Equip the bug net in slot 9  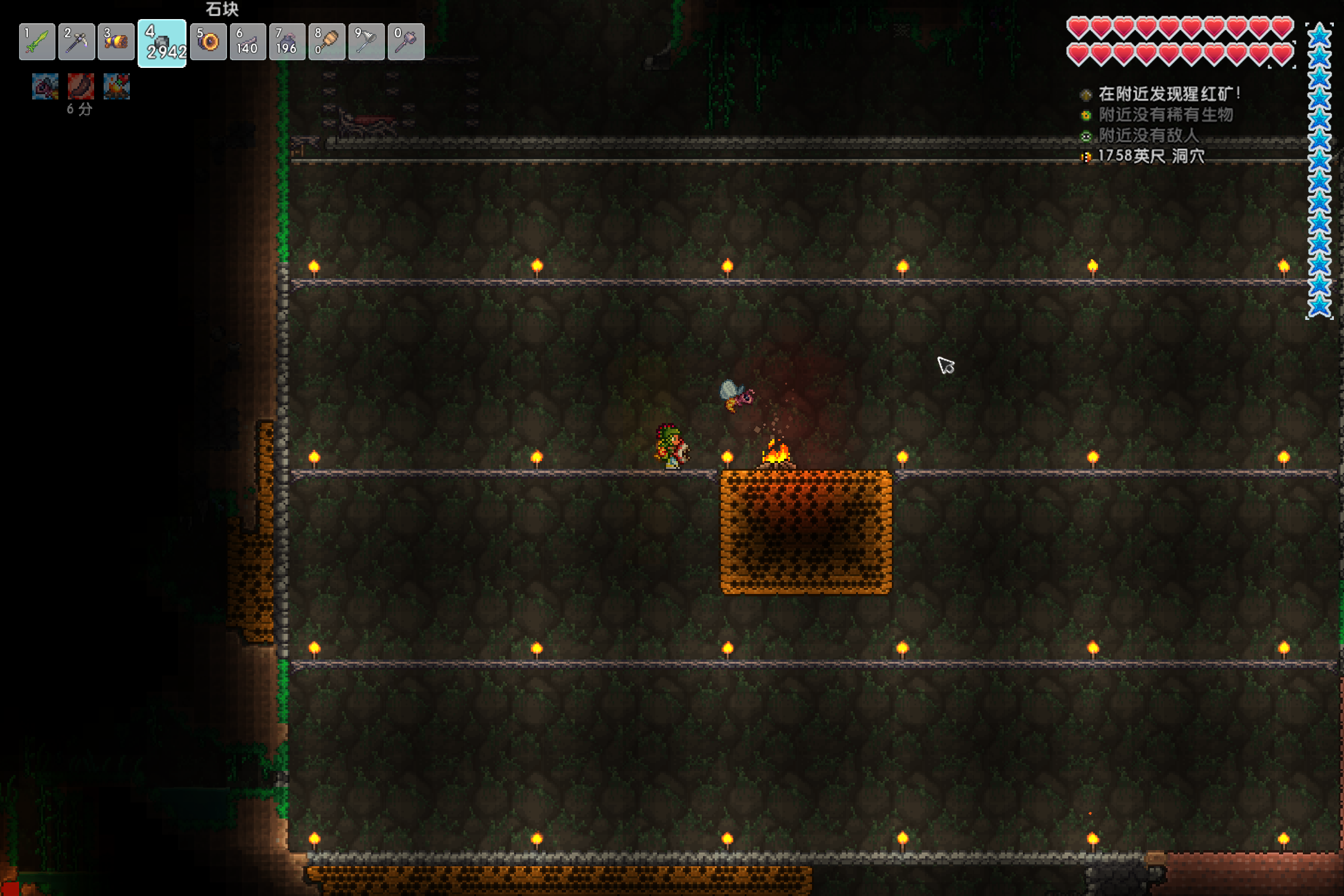(x=366, y=42)
